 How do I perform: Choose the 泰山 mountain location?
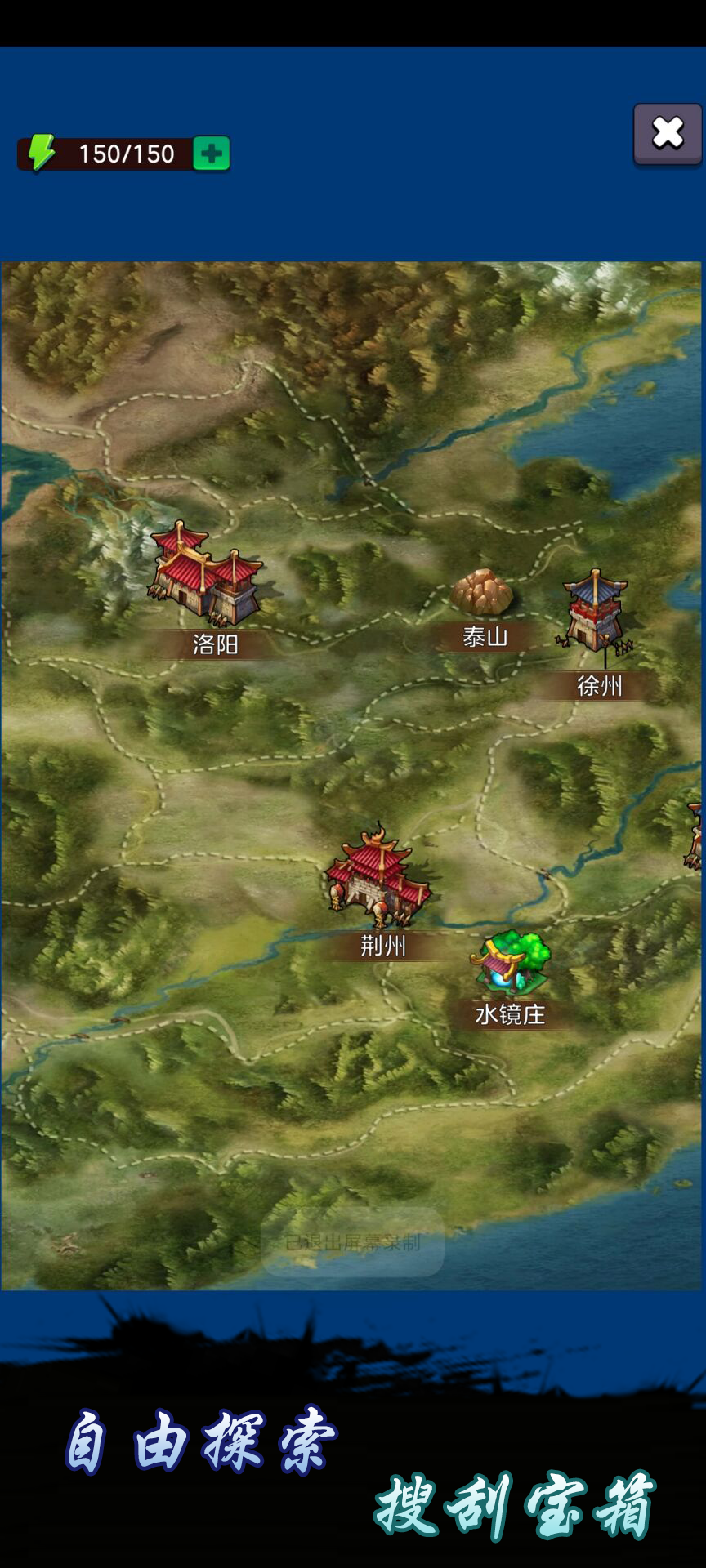tap(482, 593)
